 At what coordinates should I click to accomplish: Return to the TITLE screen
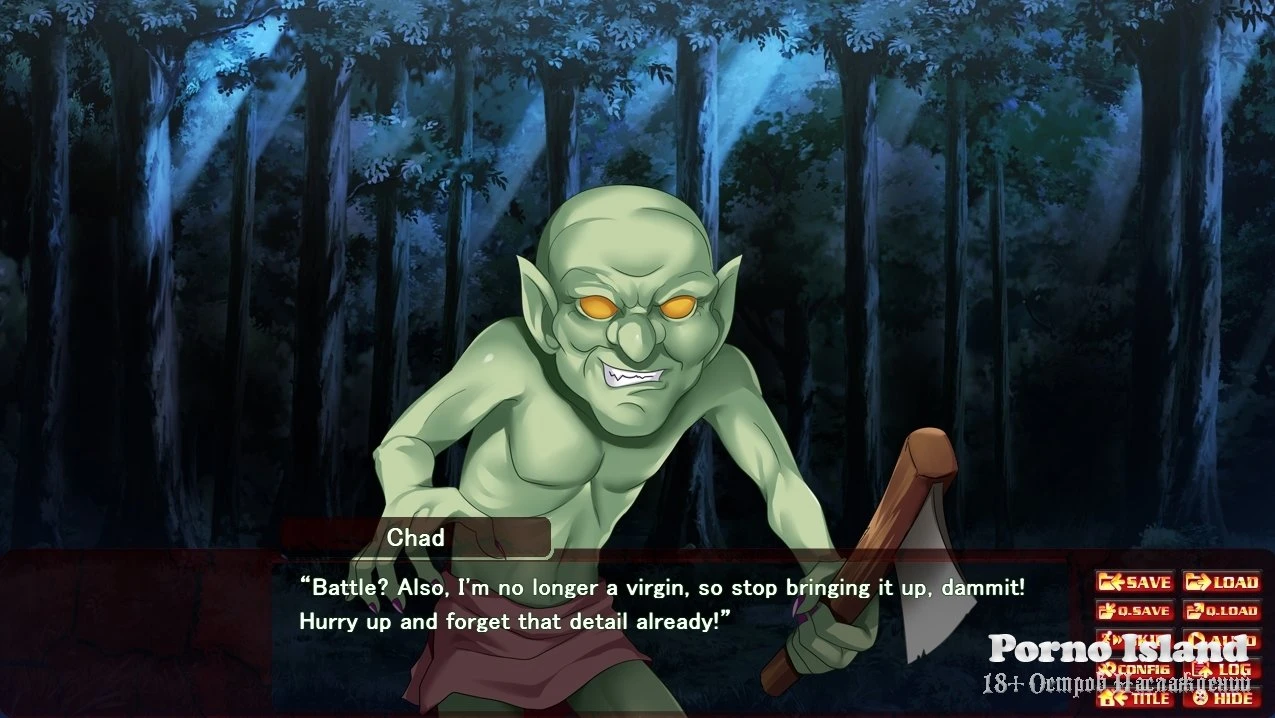[1135, 698]
